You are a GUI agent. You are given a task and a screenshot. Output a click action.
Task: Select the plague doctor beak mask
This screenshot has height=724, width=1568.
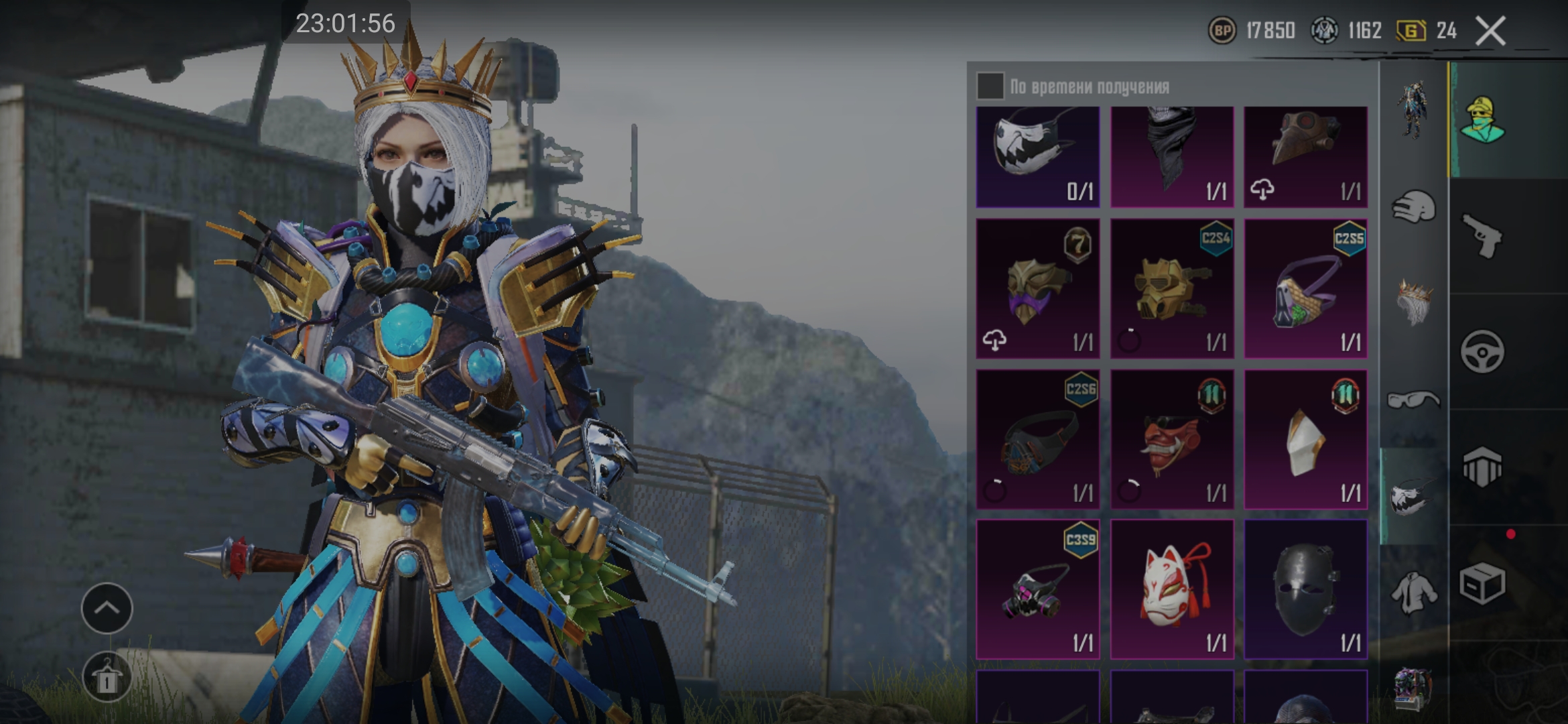point(1305,156)
